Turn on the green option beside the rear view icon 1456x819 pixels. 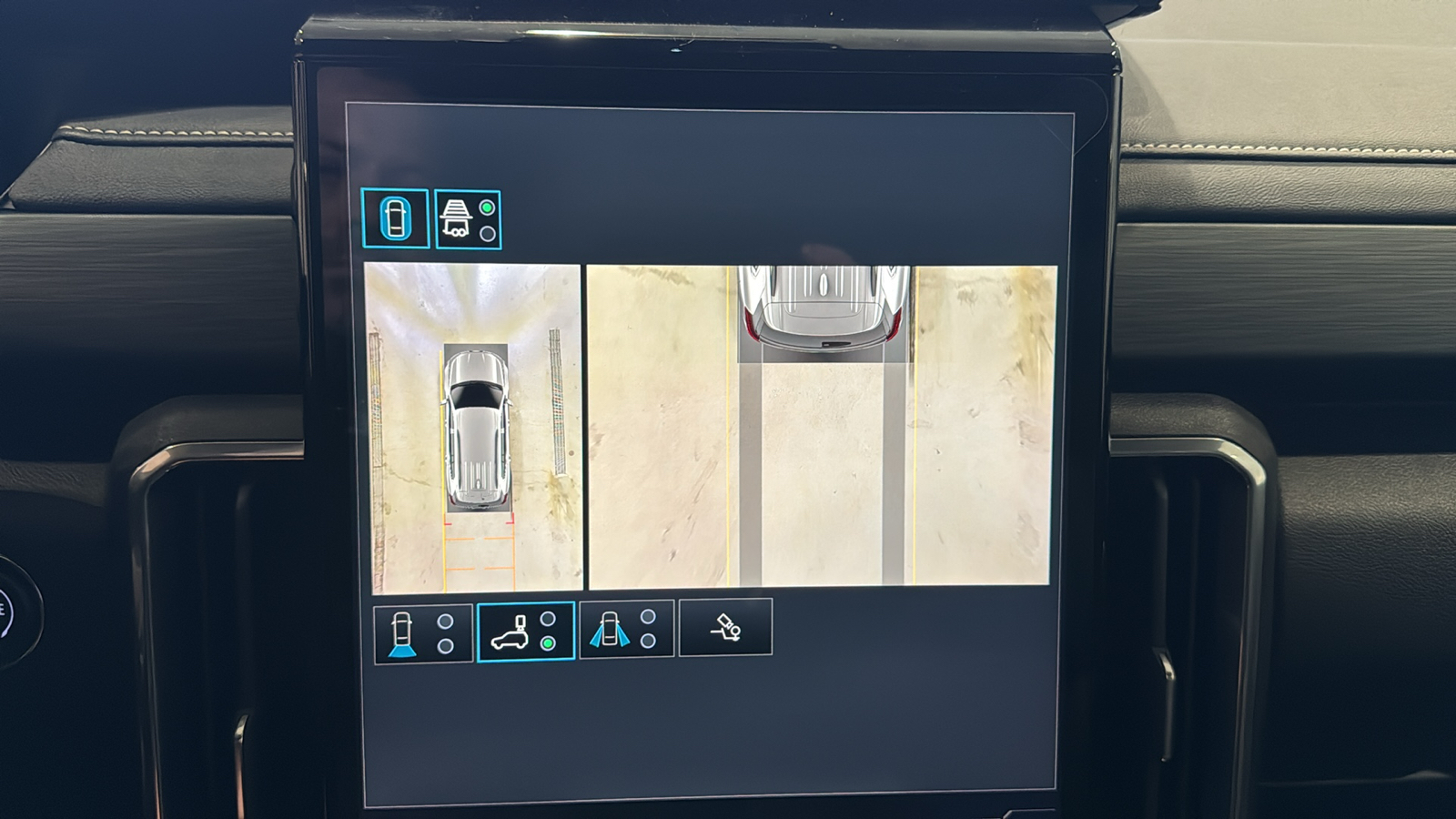click(547, 643)
